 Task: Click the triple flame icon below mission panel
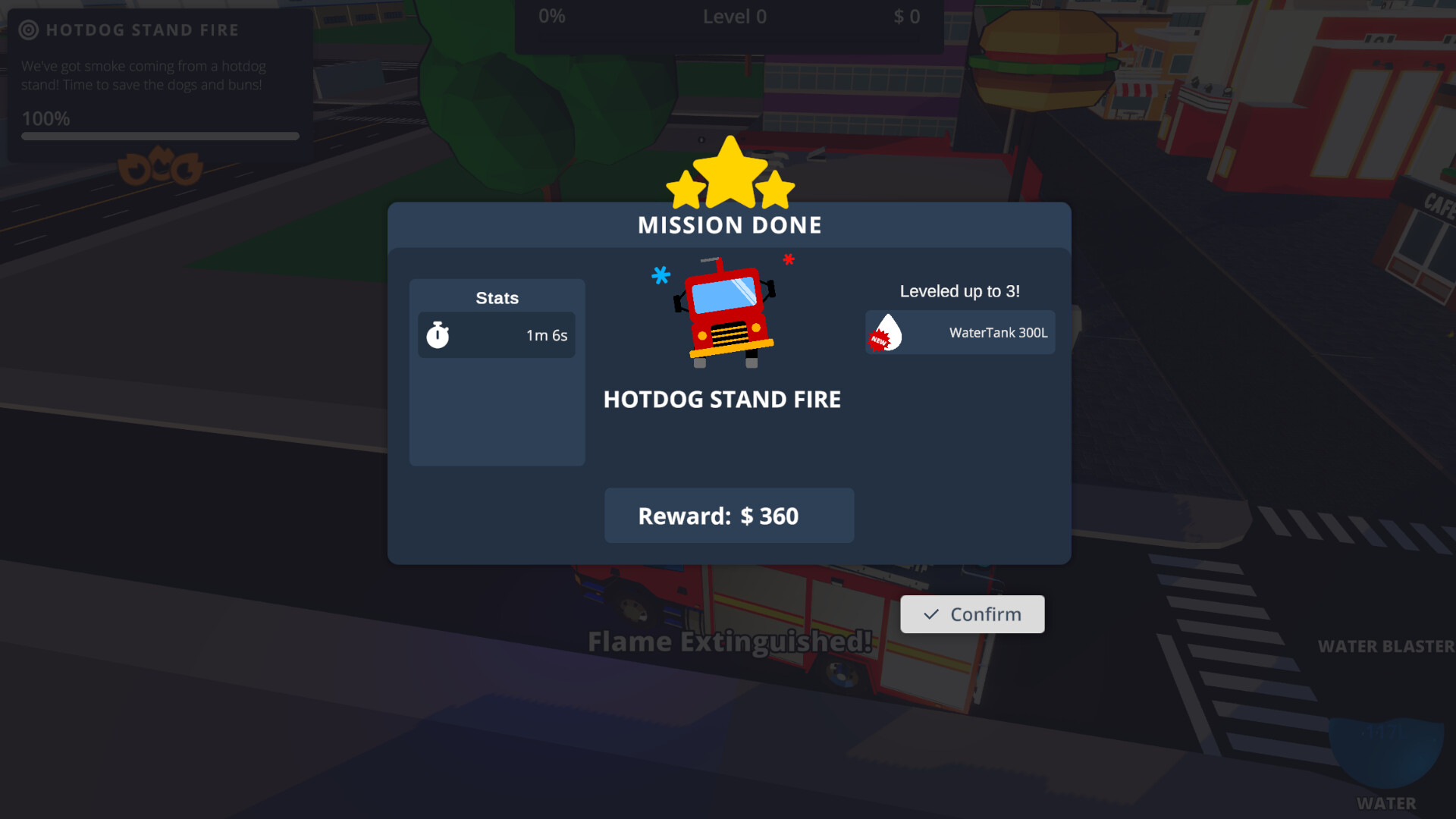click(160, 168)
